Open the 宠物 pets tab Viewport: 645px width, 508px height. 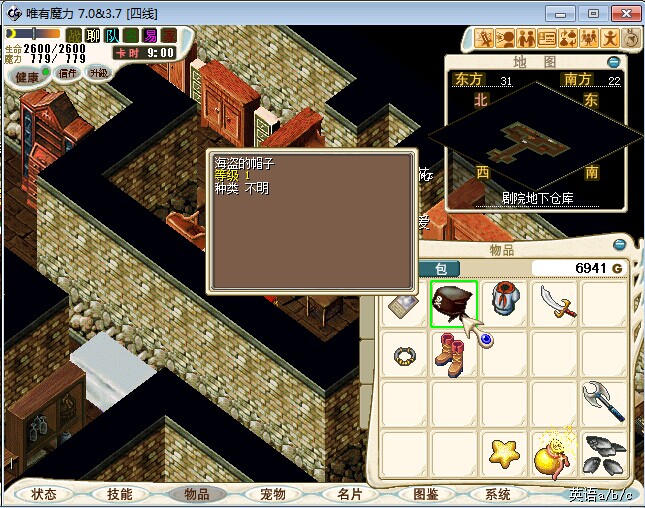[x=272, y=494]
